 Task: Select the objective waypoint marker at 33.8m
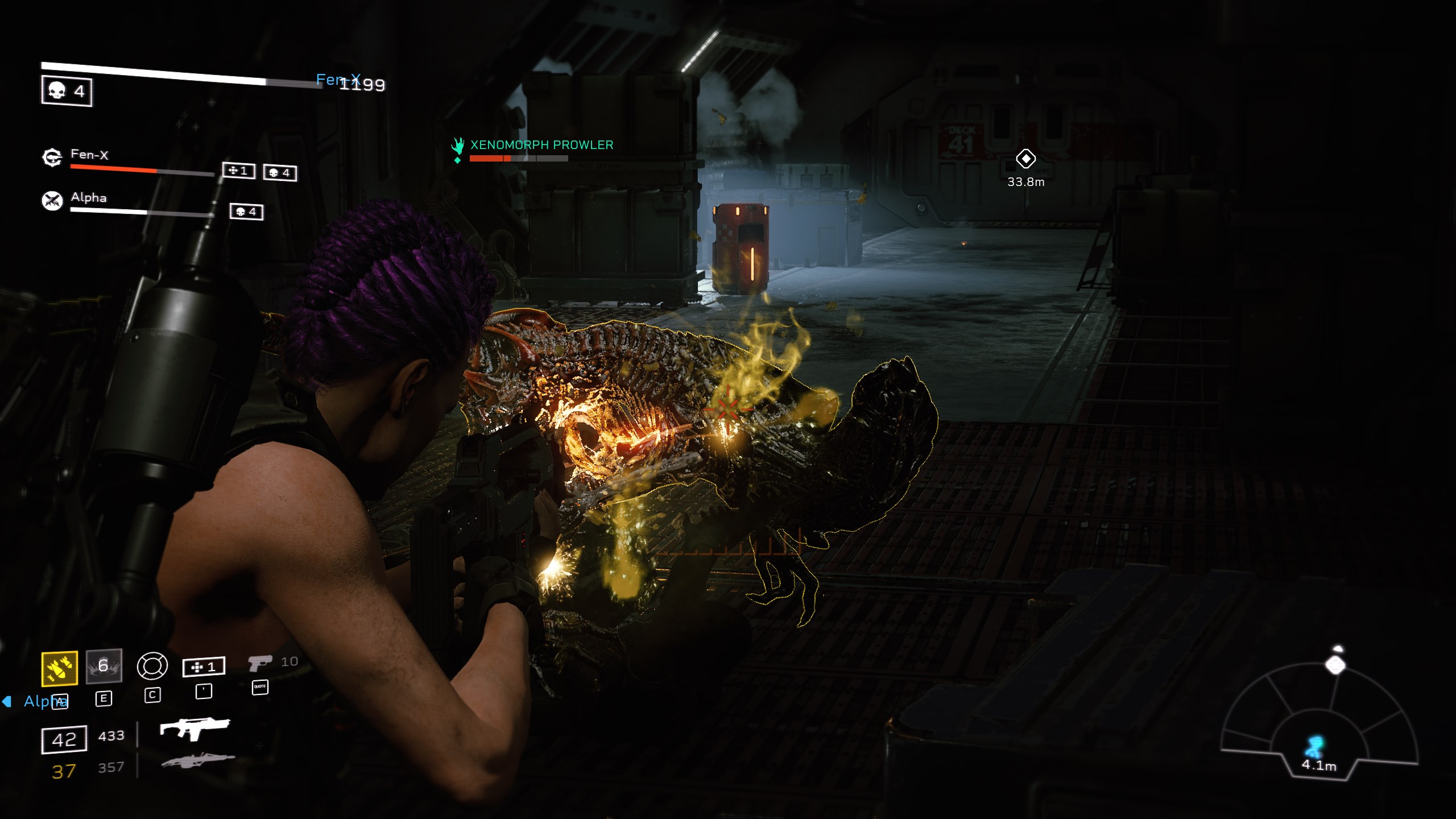click(1025, 159)
